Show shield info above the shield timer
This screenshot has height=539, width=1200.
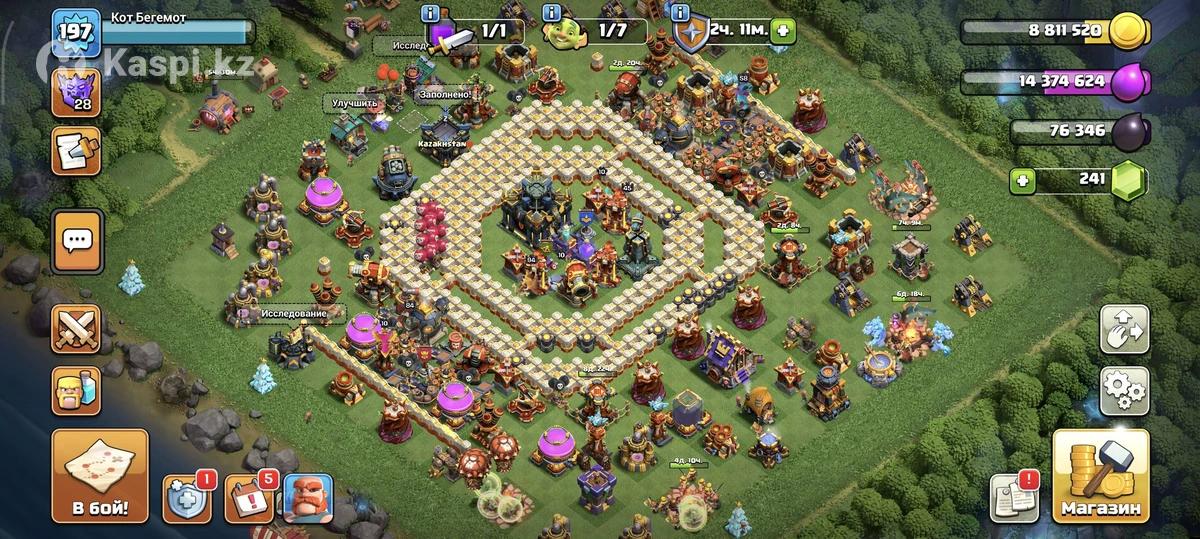click(x=680, y=13)
